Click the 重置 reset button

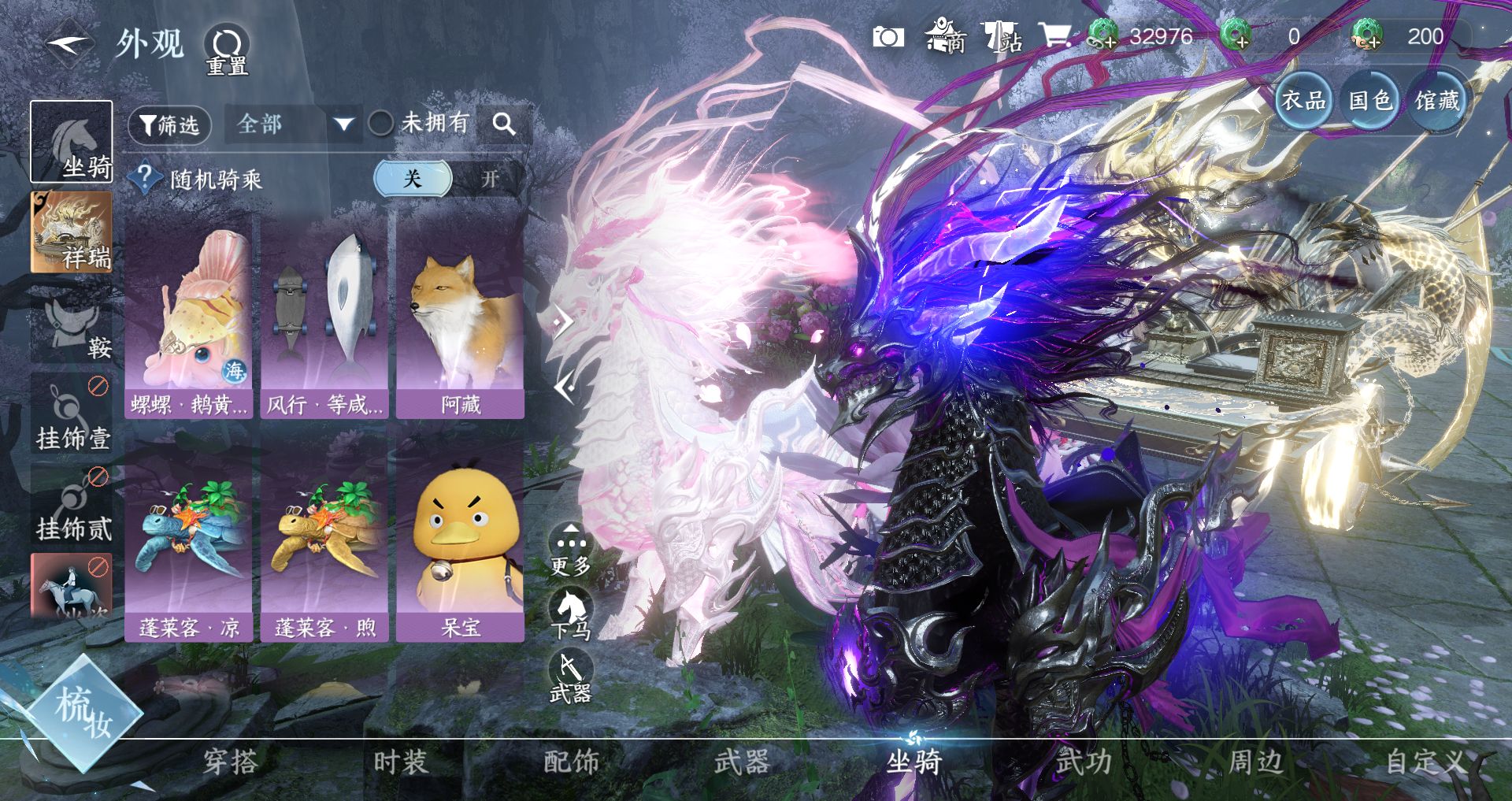tap(227, 49)
